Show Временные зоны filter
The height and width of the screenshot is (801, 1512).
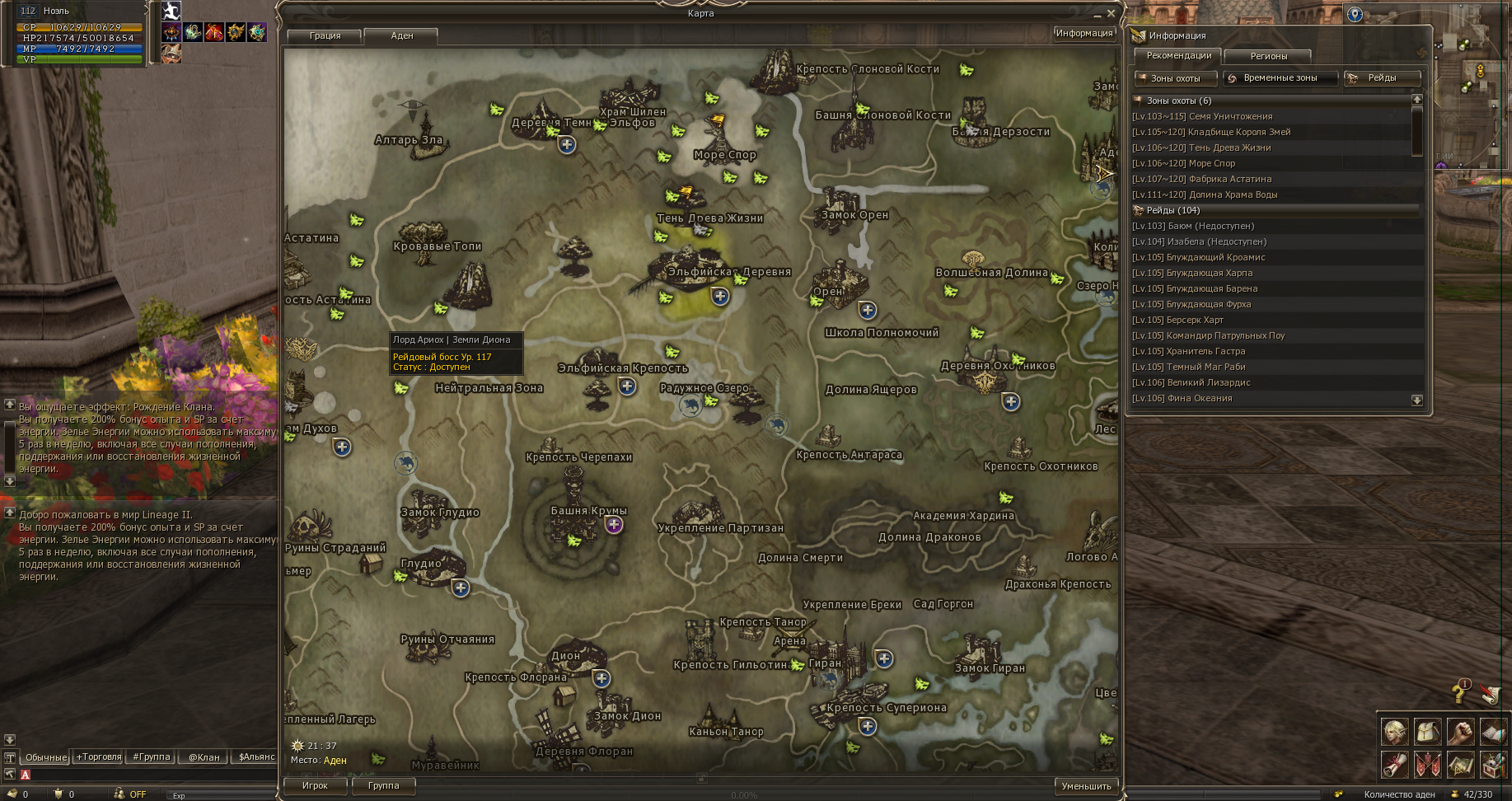[x=1280, y=78]
